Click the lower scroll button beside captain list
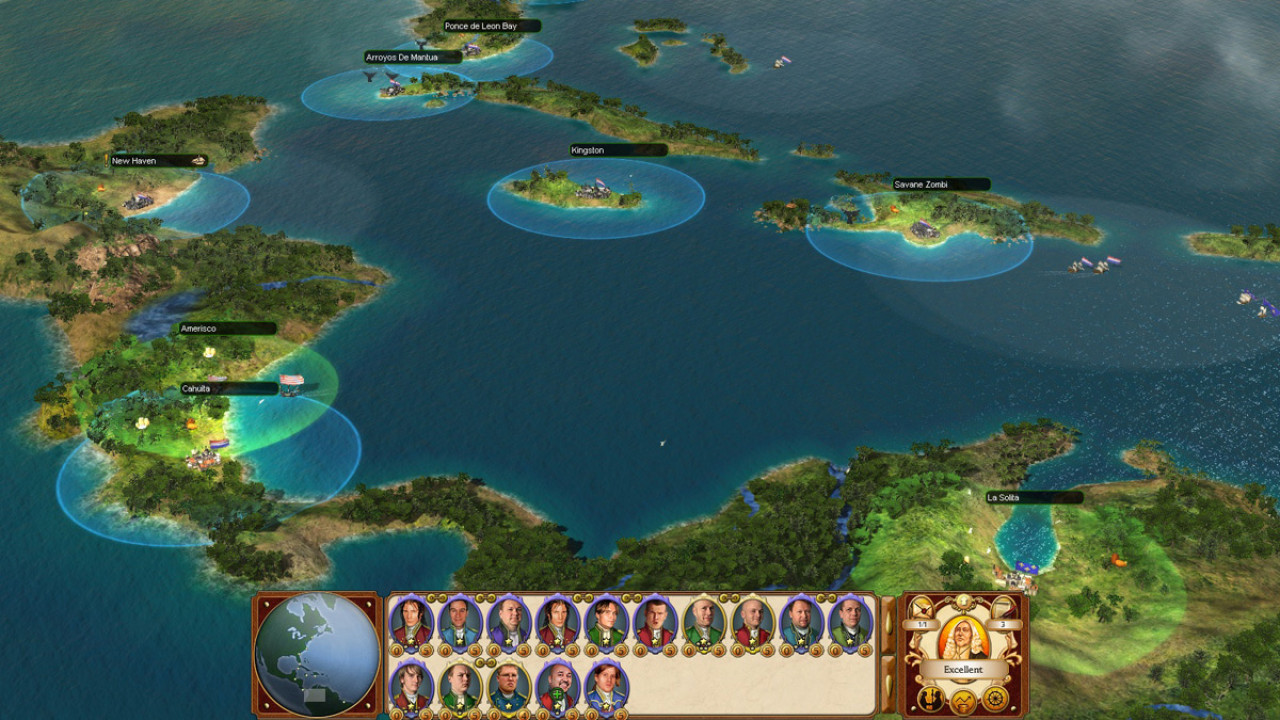The width and height of the screenshot is (1280, 720). (x=888, y=685)
